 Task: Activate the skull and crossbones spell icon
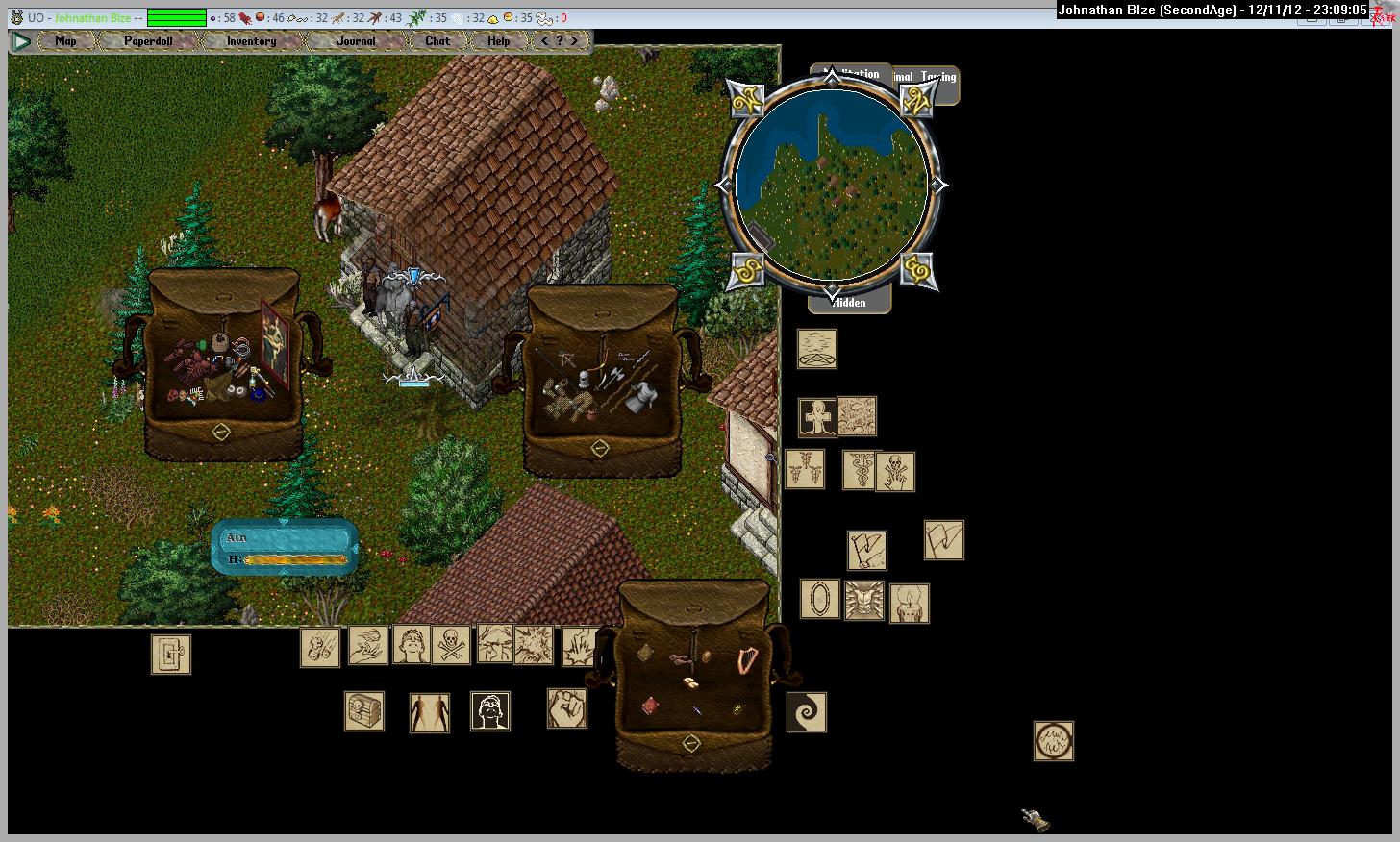451,645
